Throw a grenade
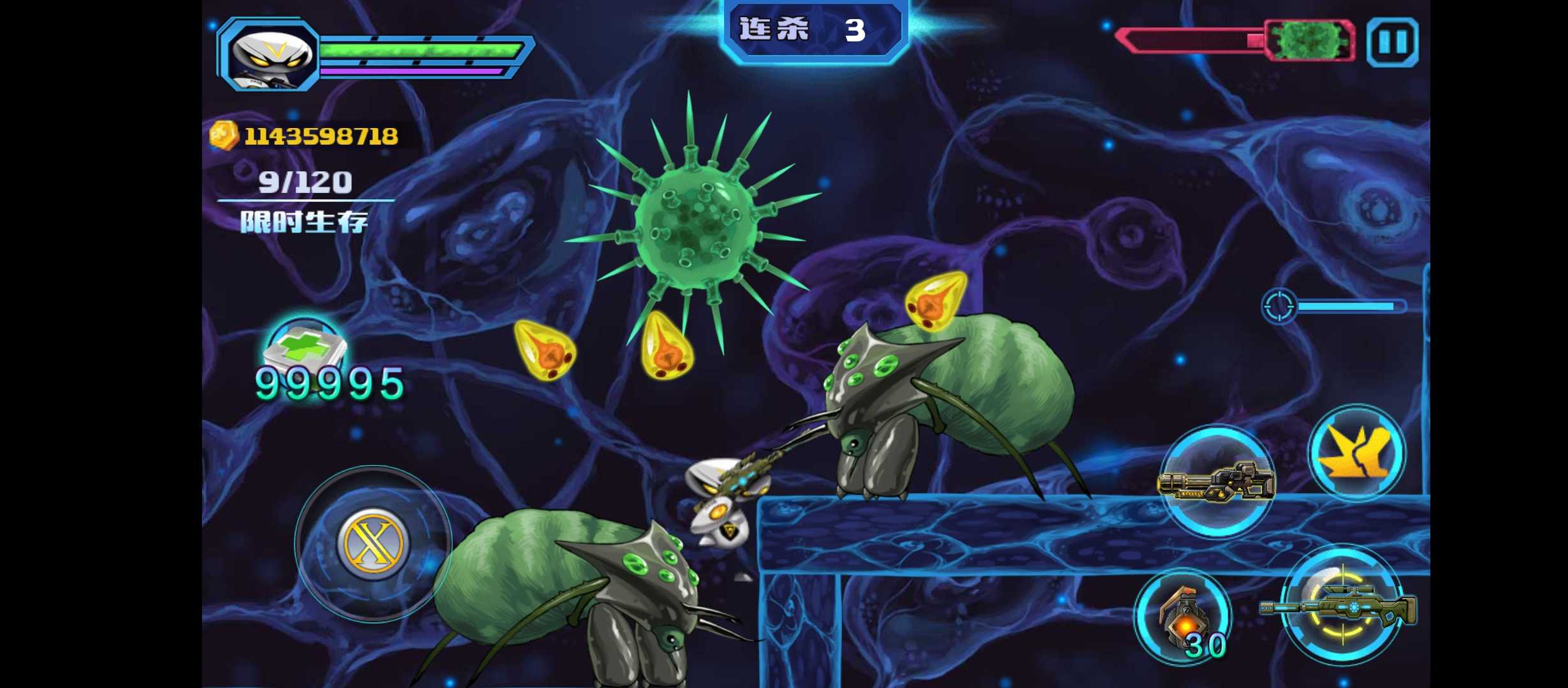The height and width of the screenshot is (688, 1568). 1183,615
